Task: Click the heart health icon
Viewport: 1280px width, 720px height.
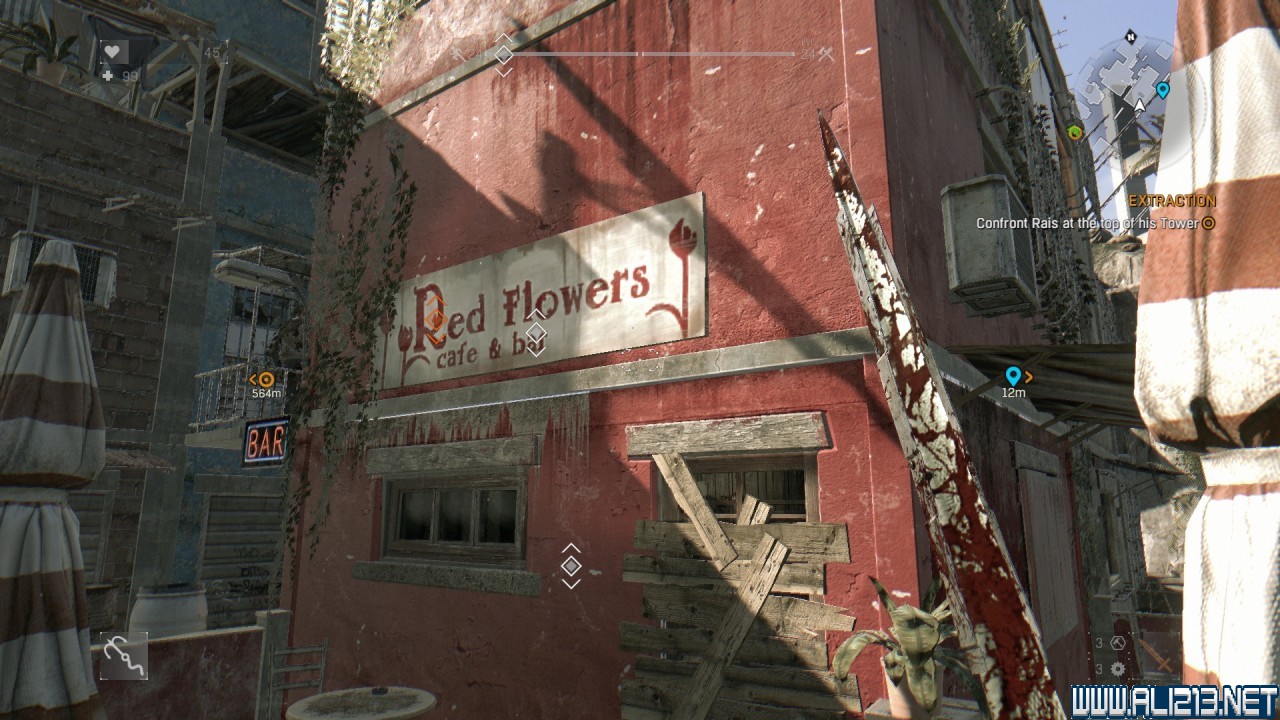Action: click(x=113, y=52)
